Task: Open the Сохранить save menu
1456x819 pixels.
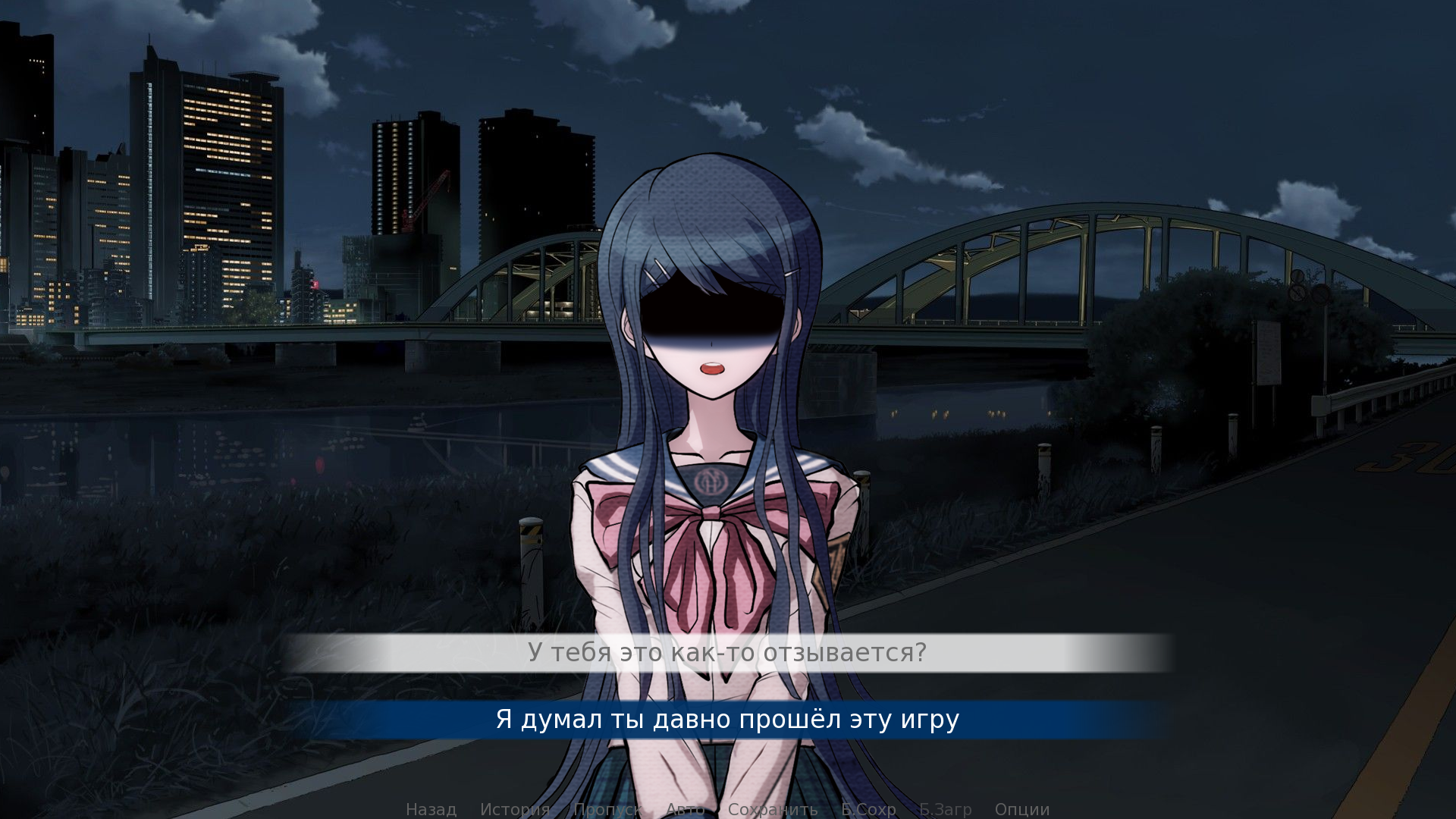Action: (x=772, y=809)
